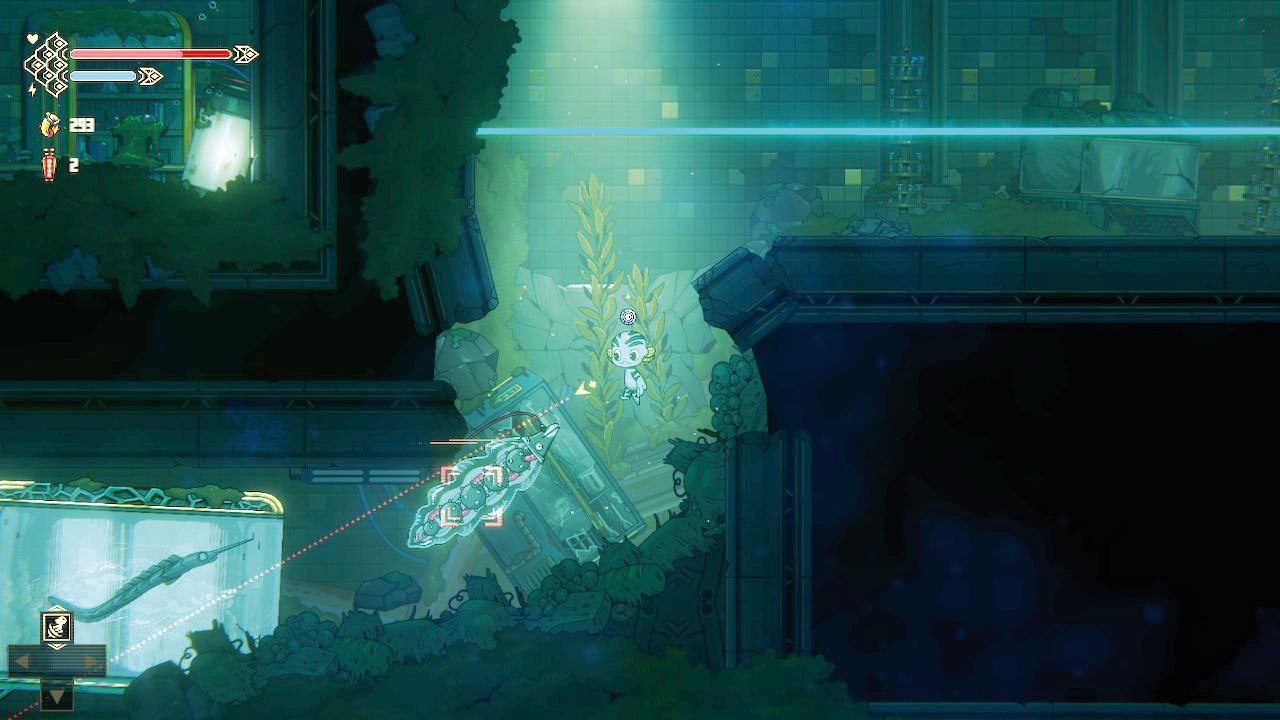Click the number 2 beside the flask icon
The width and height of the screenshot is (1280, 720).
[72, 164]
